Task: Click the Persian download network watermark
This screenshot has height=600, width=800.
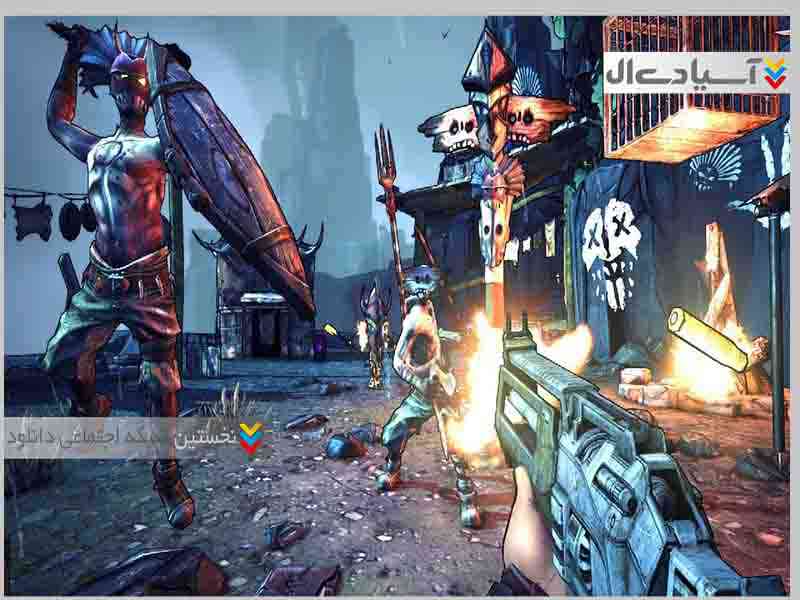Action: (137, 438)
